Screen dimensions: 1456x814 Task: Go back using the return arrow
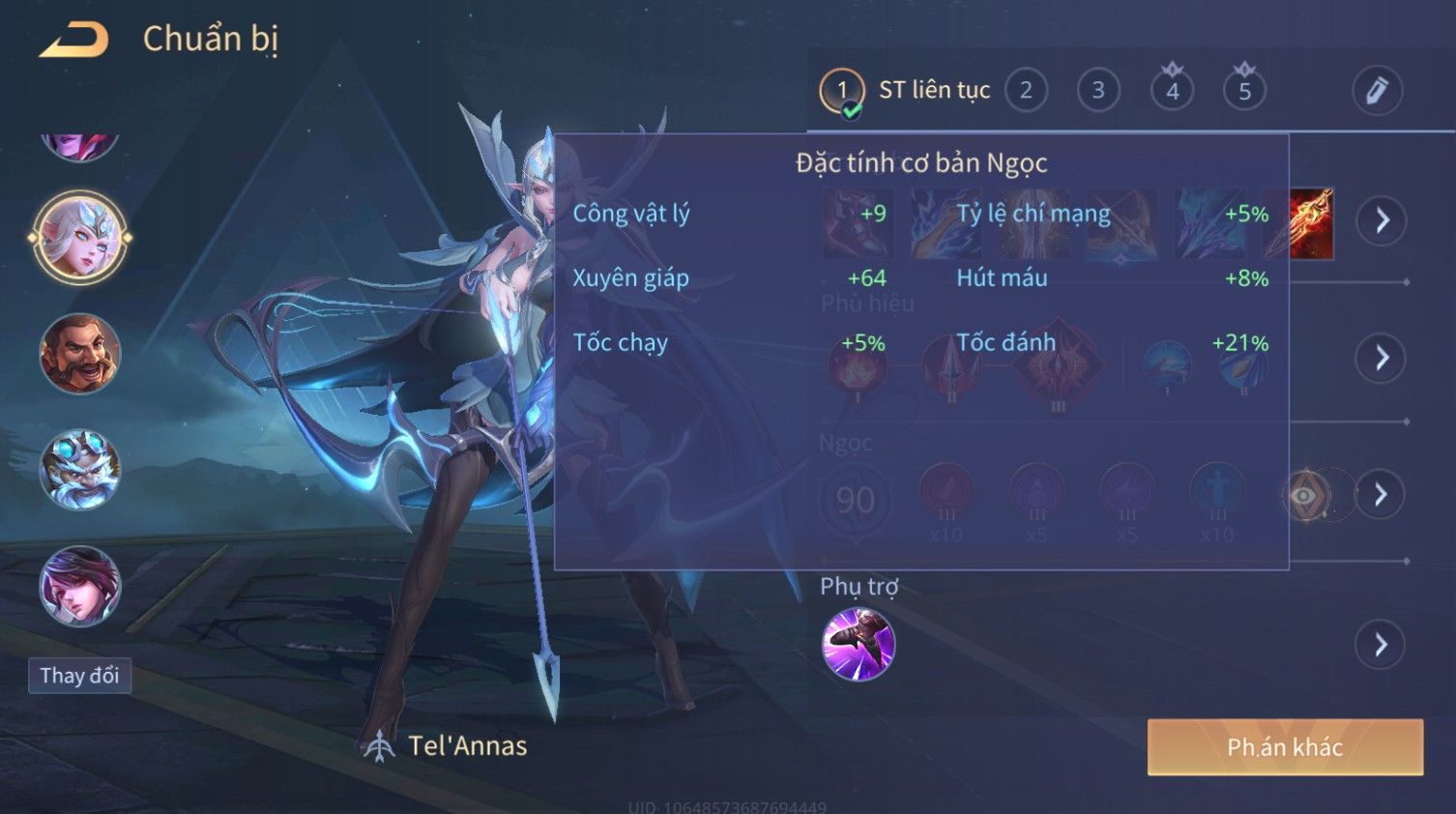coord(73,40)
